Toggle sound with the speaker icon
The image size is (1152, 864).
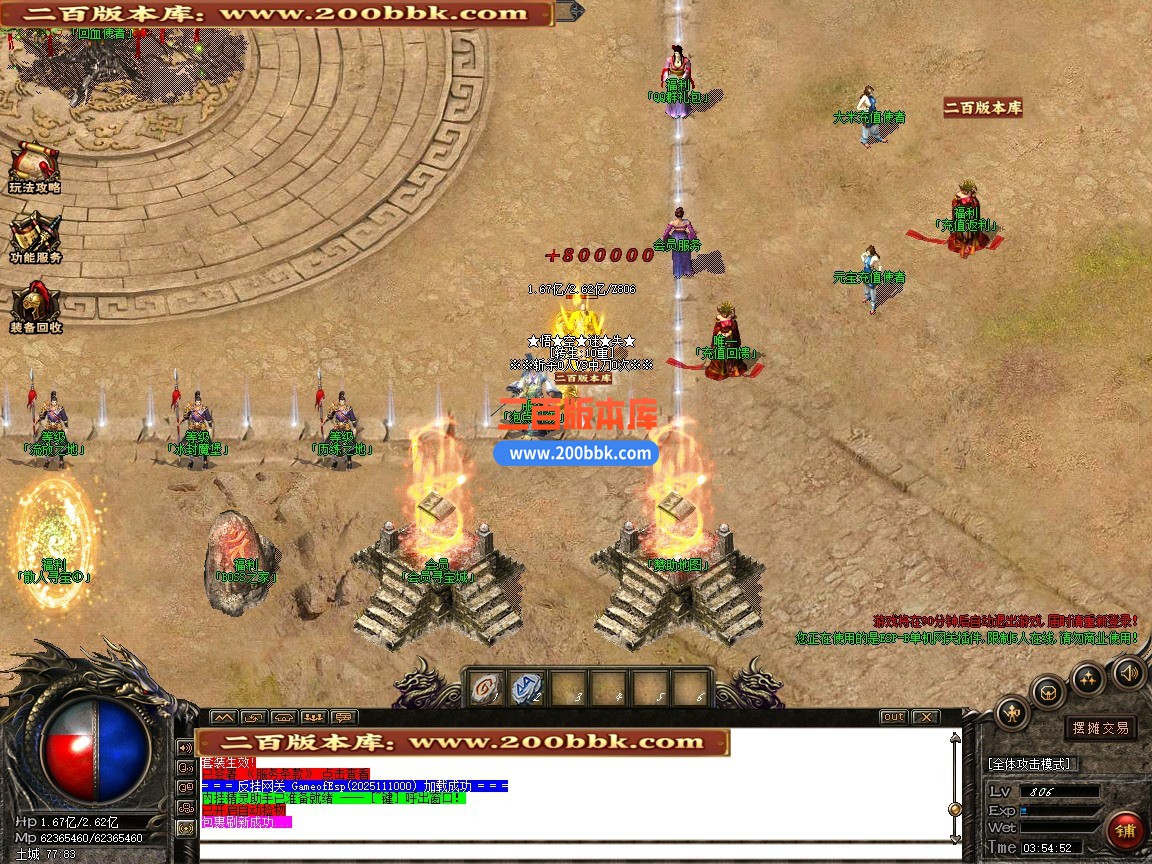(1127, 672)
